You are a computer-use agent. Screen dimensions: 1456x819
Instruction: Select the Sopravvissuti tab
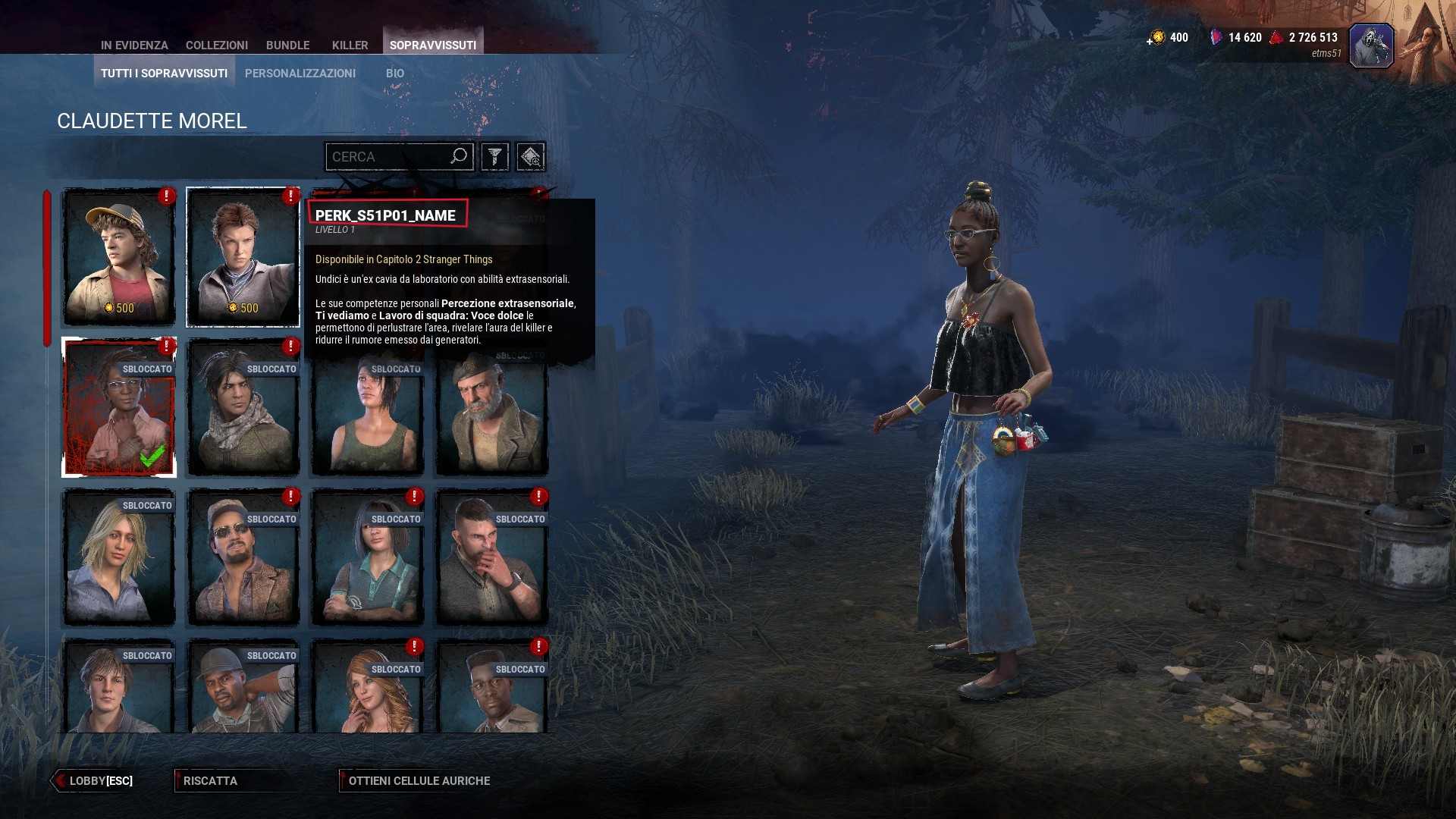(432, 45)
